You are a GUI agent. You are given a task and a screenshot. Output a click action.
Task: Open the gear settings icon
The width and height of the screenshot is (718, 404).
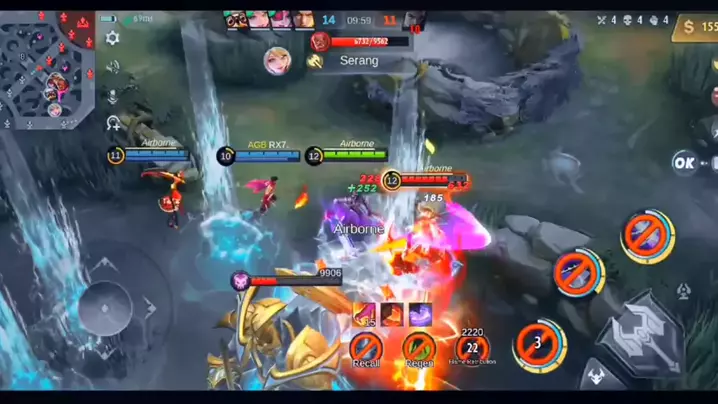[x=113, y=37]
